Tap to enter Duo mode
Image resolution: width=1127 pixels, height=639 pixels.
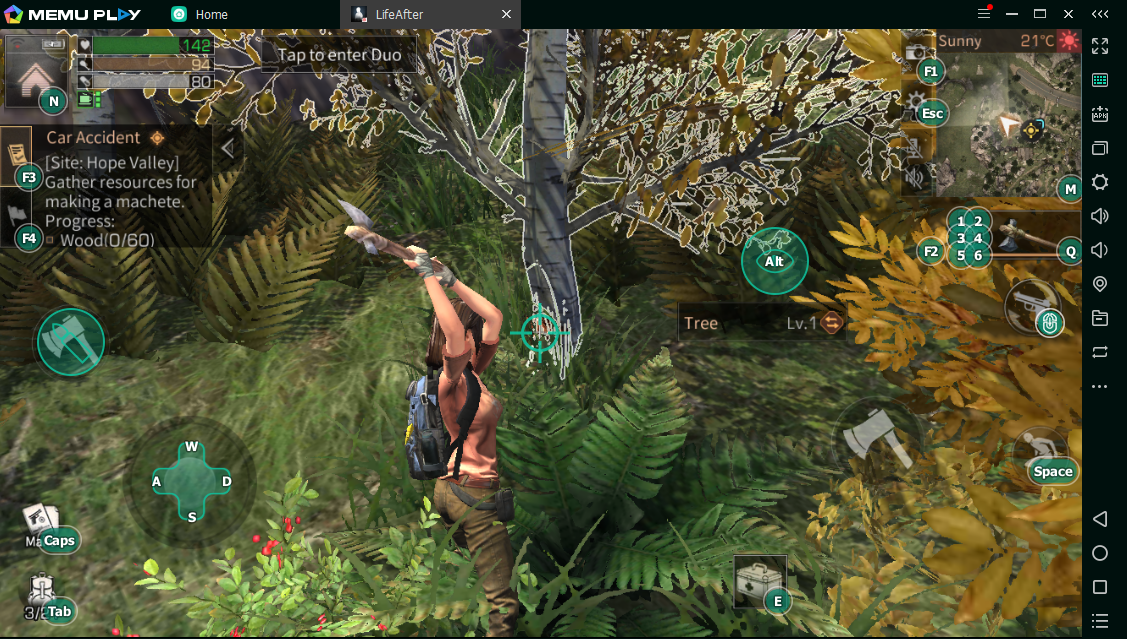339,55
